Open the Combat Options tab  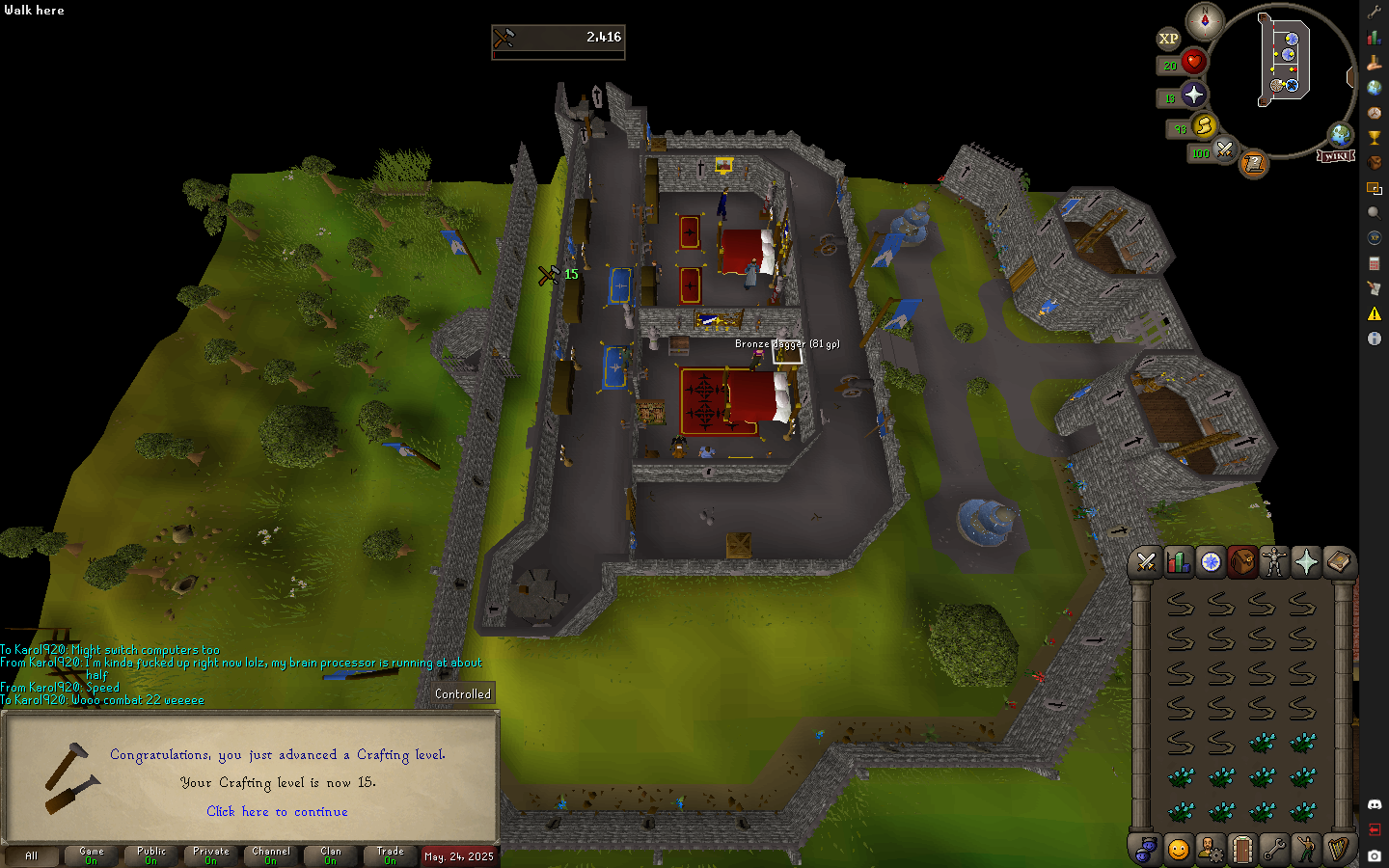(x=1146, y=562)
